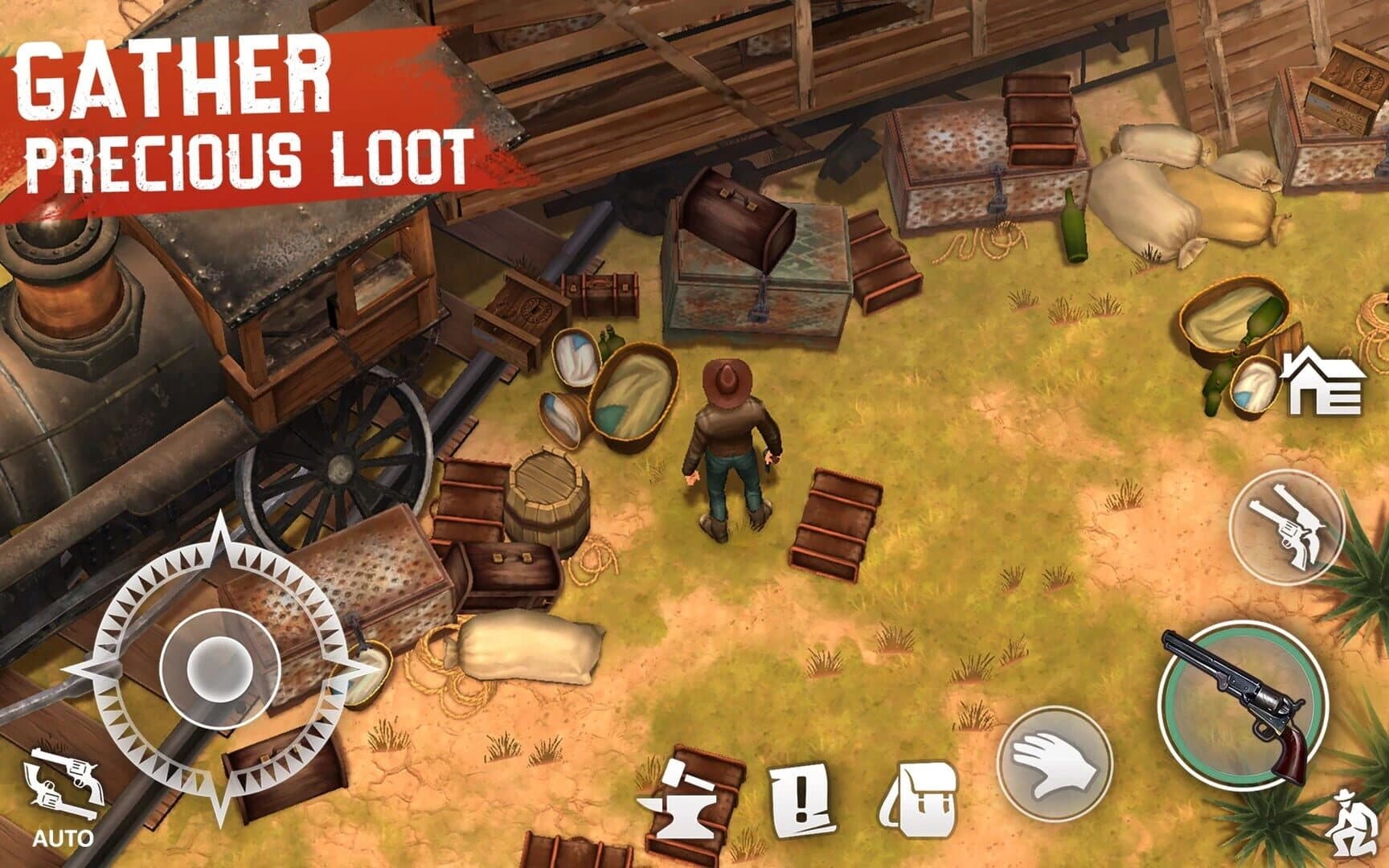
Task: Click the GATHER PRECIOUS LOOT banner
Action: [241, 113]
